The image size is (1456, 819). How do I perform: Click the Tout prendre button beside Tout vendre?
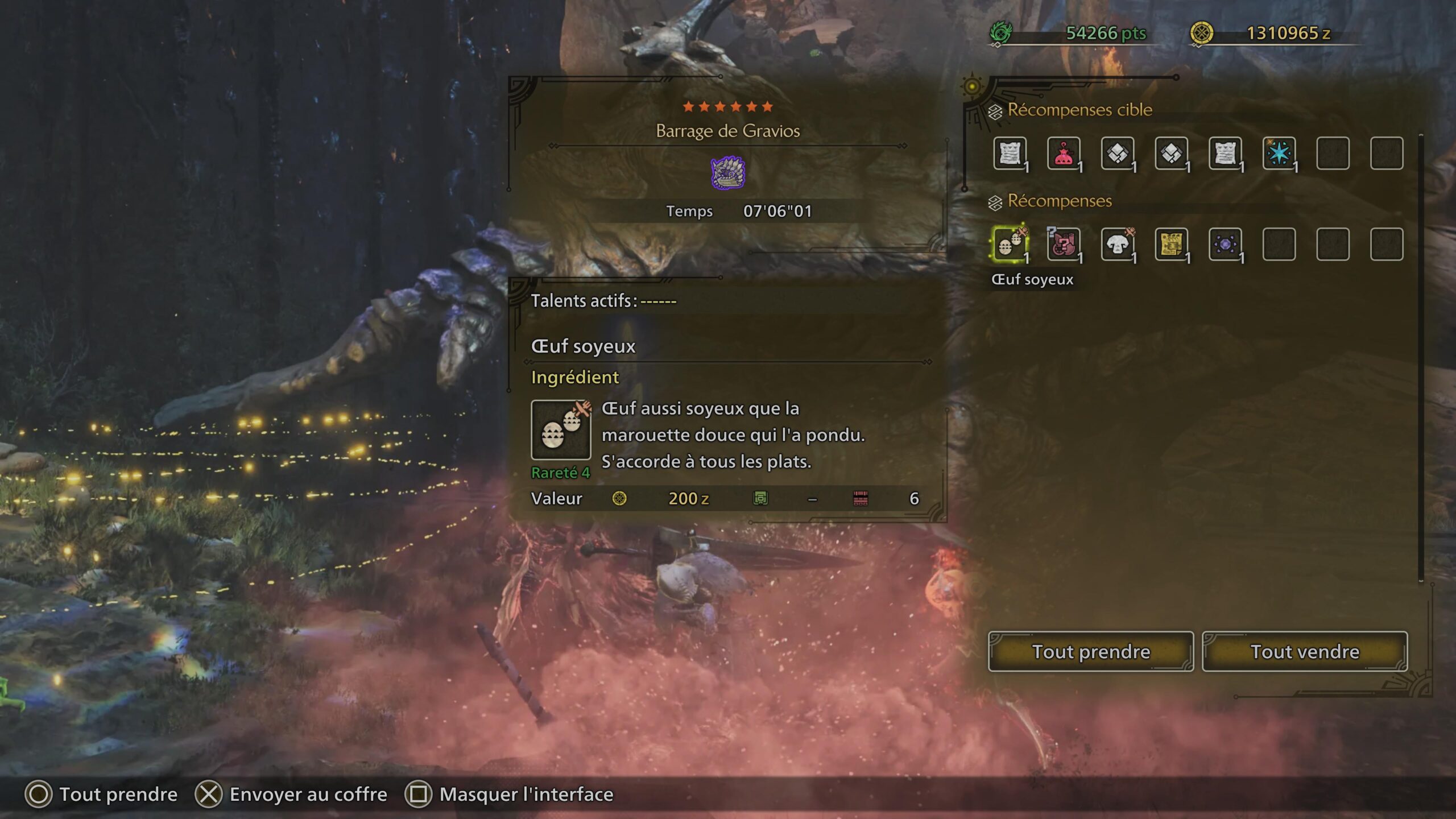1090,651
